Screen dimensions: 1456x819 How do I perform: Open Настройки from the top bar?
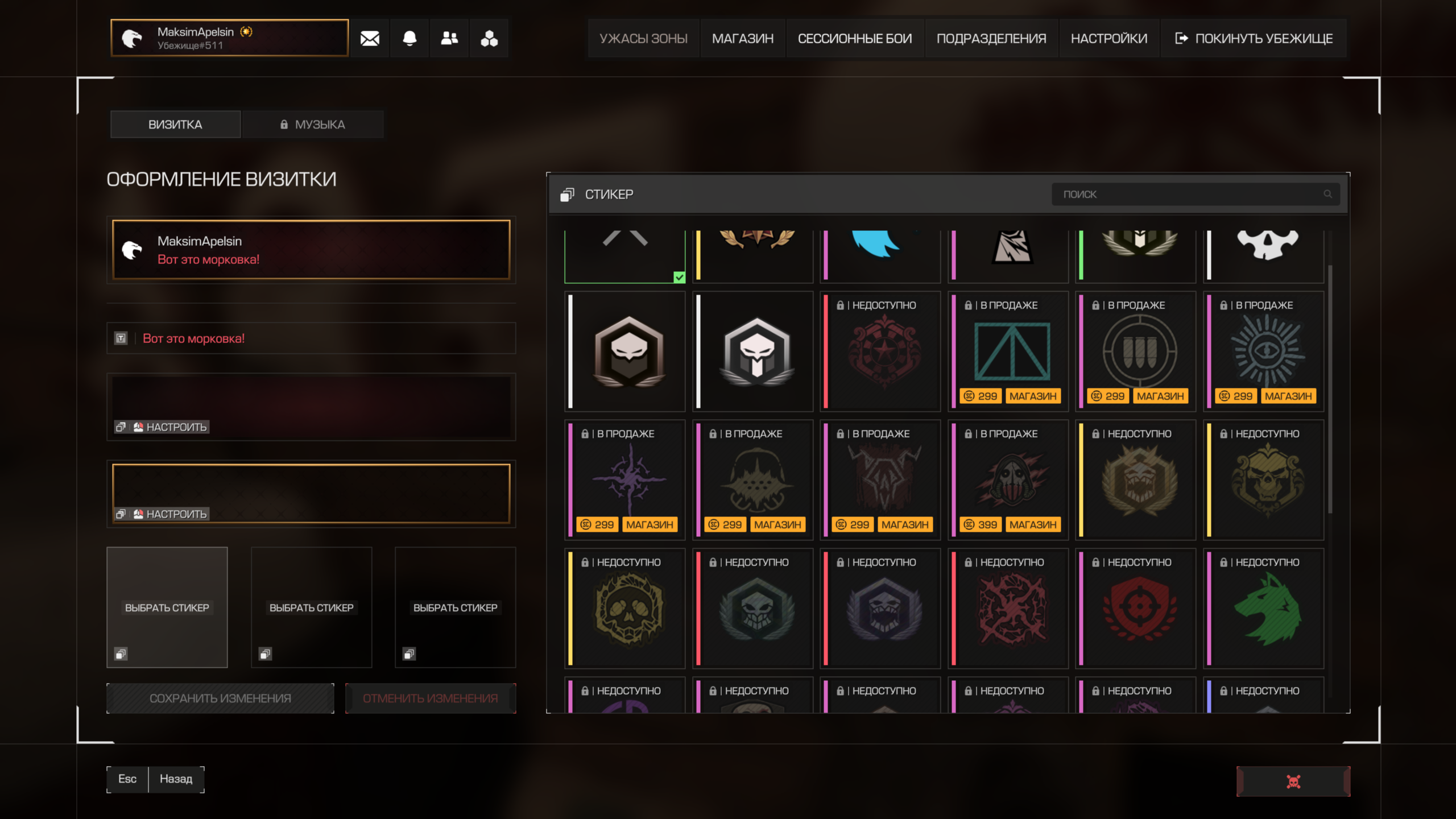pos(1108,38)
